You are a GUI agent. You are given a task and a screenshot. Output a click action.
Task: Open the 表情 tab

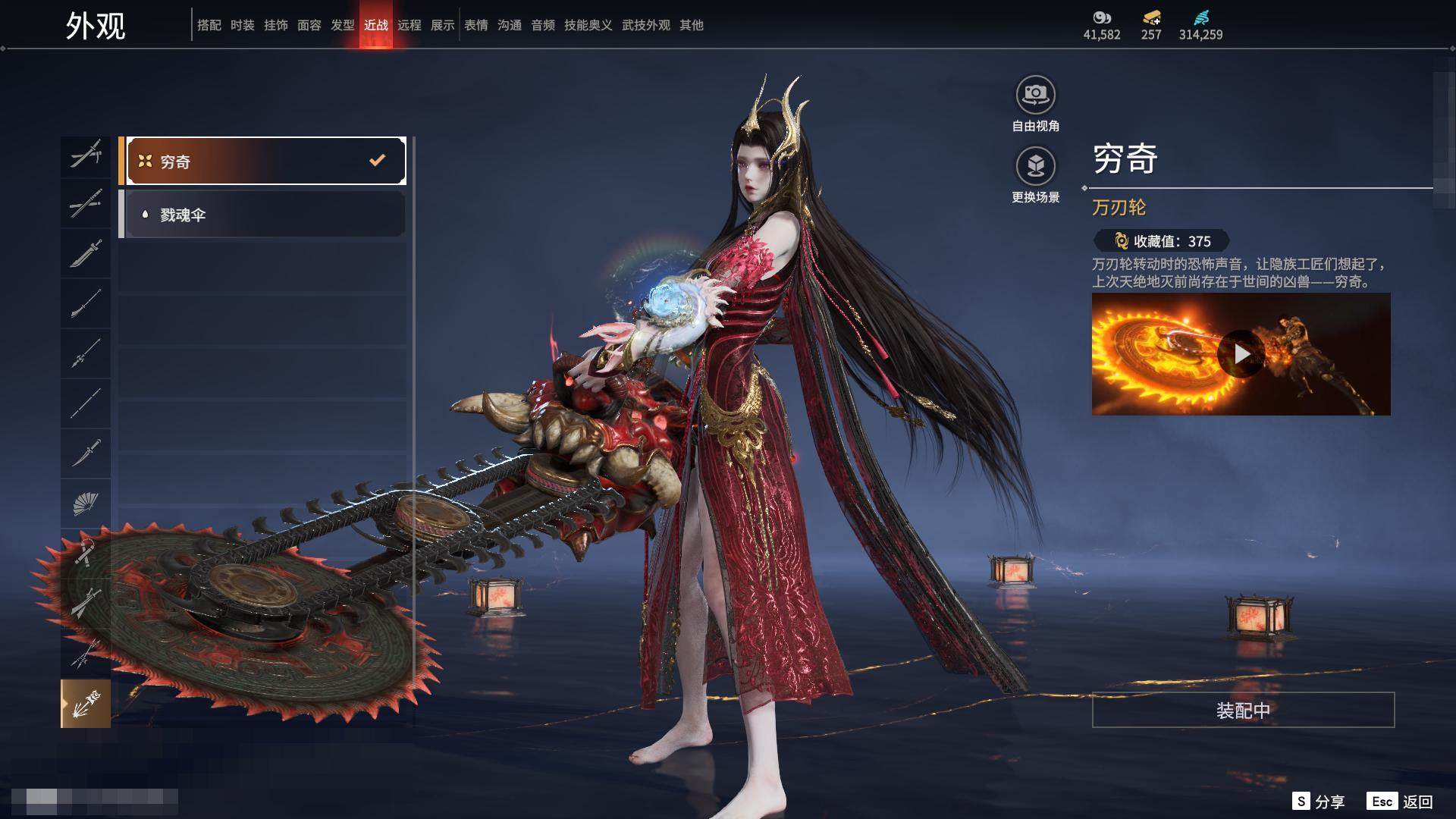click(476, 25)
